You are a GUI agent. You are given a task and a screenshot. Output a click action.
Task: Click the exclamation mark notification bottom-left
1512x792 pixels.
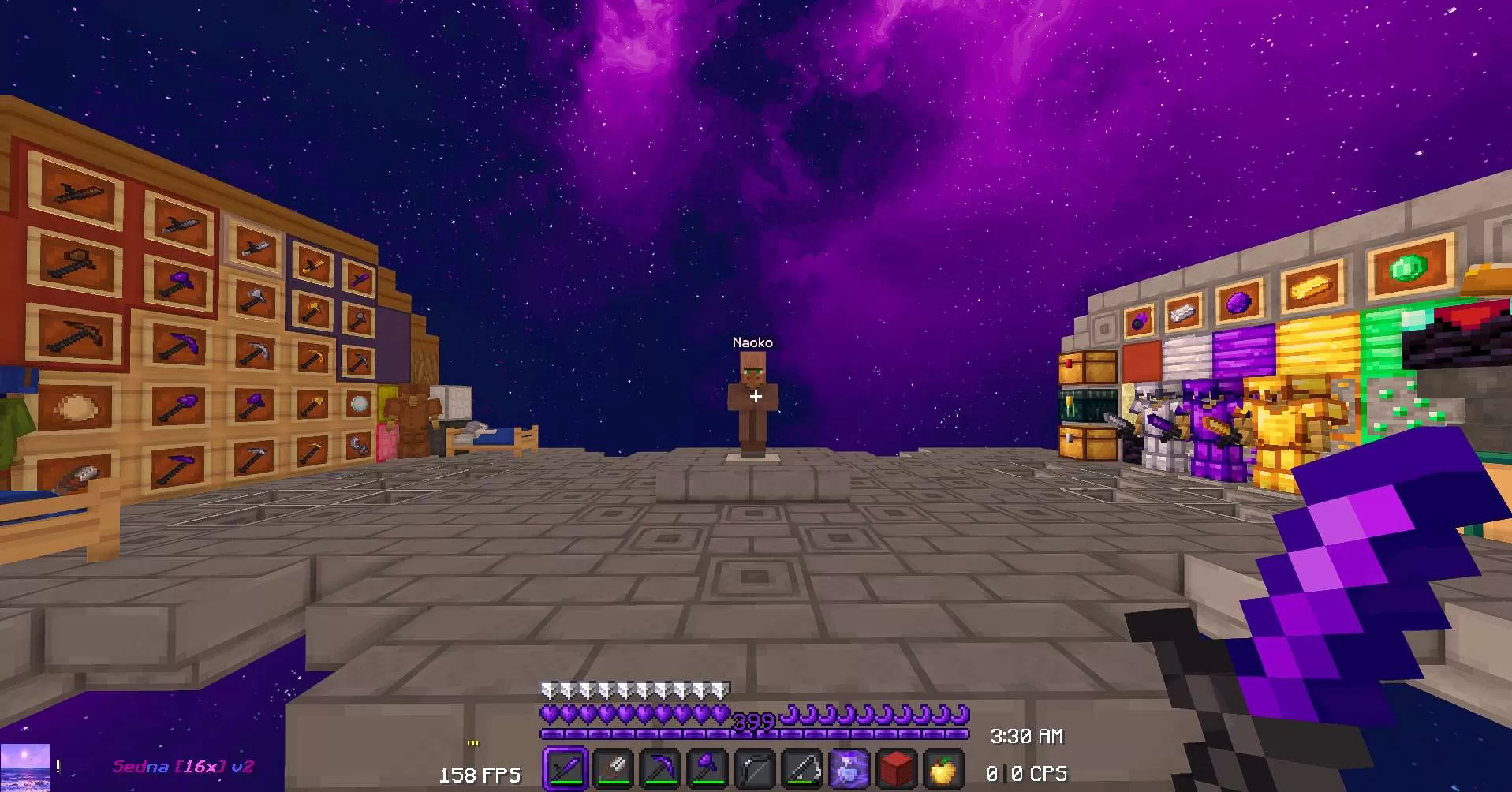point(56,764)
